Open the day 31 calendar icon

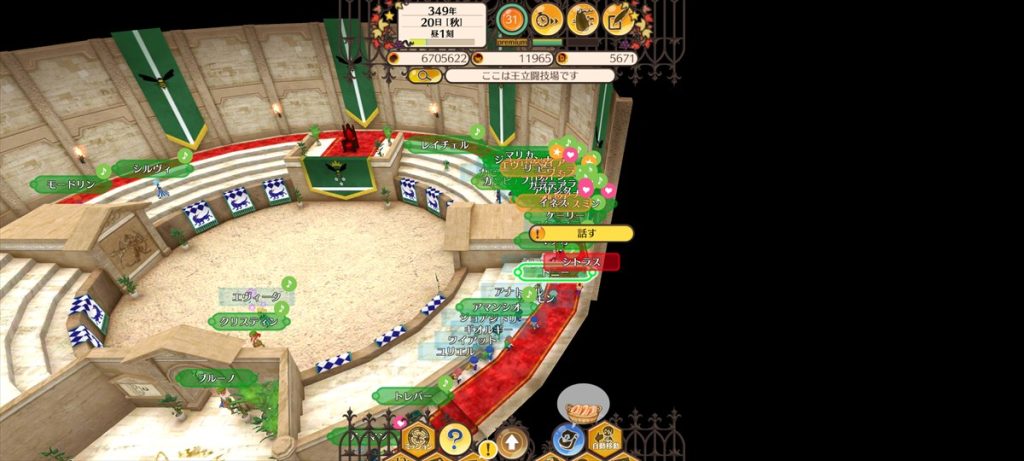point(512,17)
